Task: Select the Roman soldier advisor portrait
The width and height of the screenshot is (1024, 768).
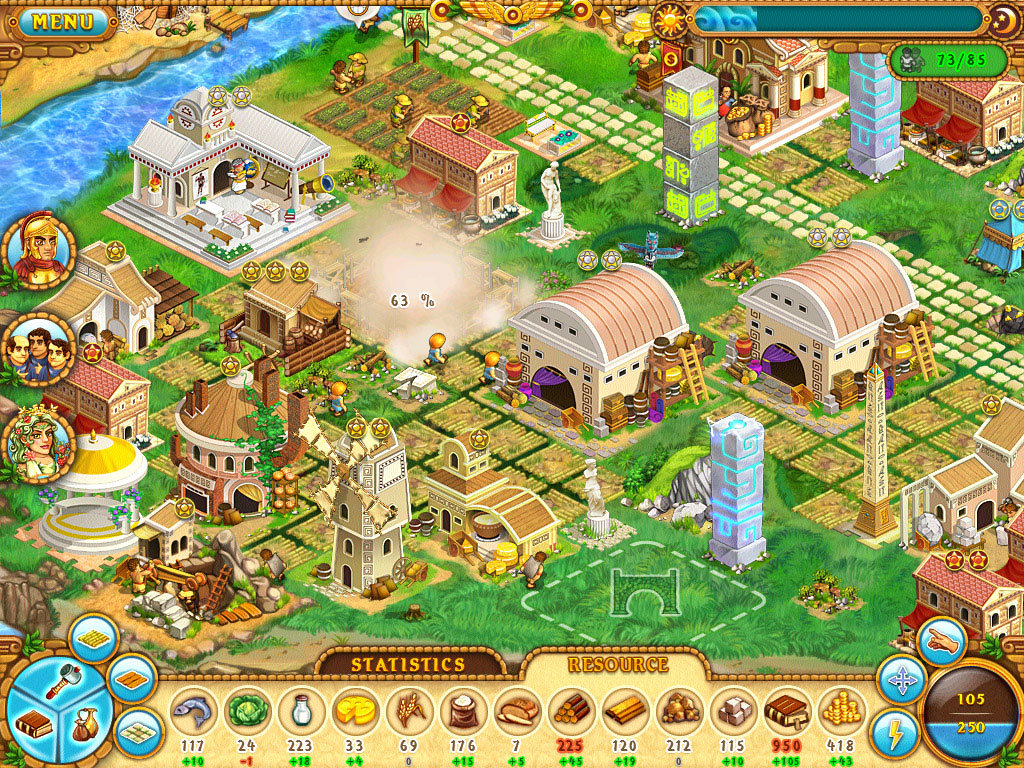Action: coord(39,251)
